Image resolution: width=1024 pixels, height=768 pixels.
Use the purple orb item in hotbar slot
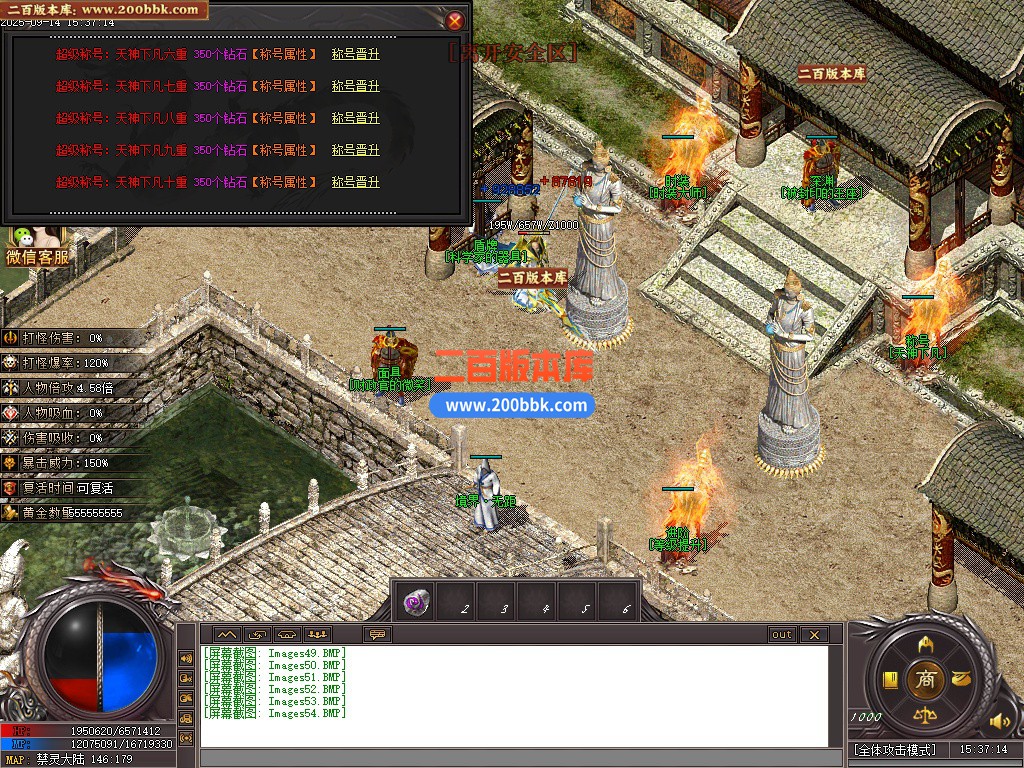[x=417, y=602]
